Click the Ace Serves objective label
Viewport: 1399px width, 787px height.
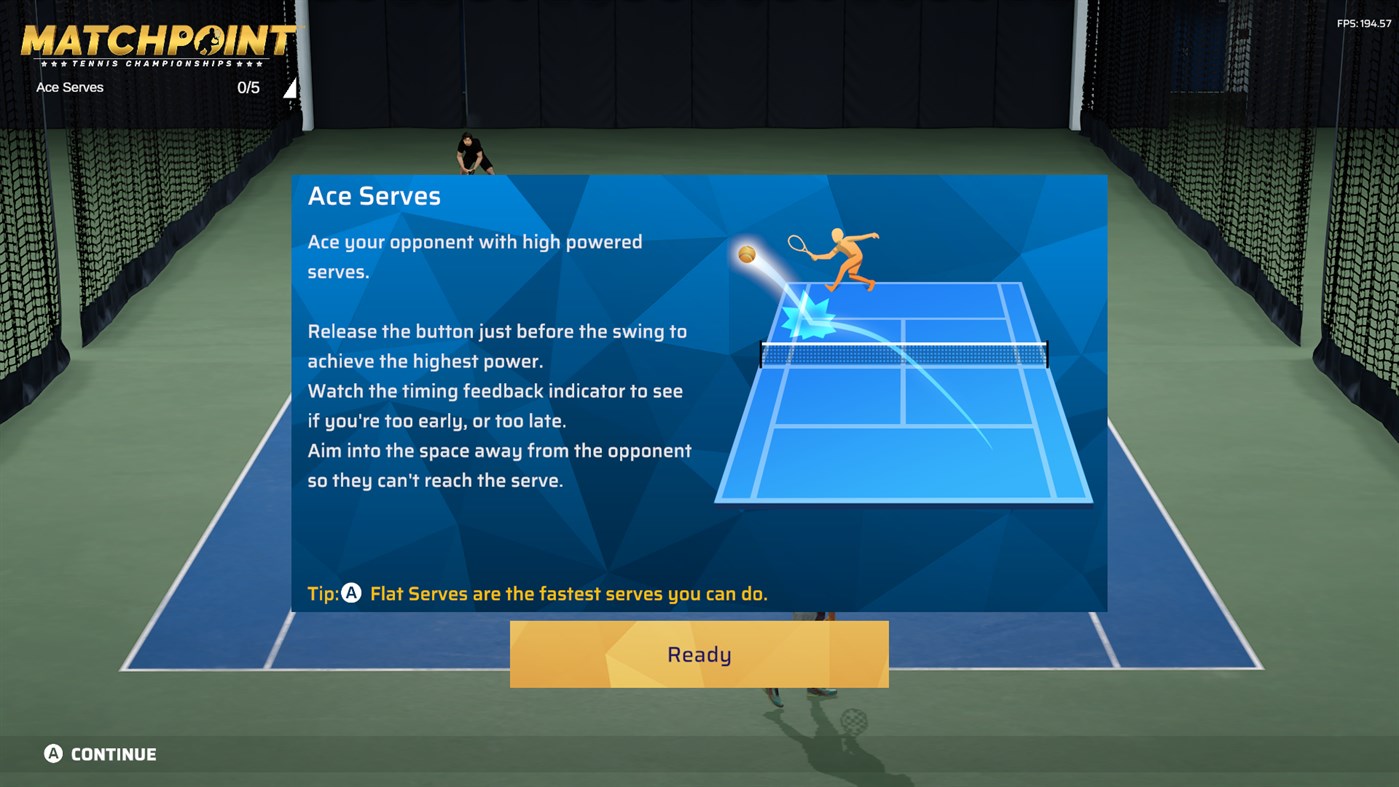click(x=70, y=87)
